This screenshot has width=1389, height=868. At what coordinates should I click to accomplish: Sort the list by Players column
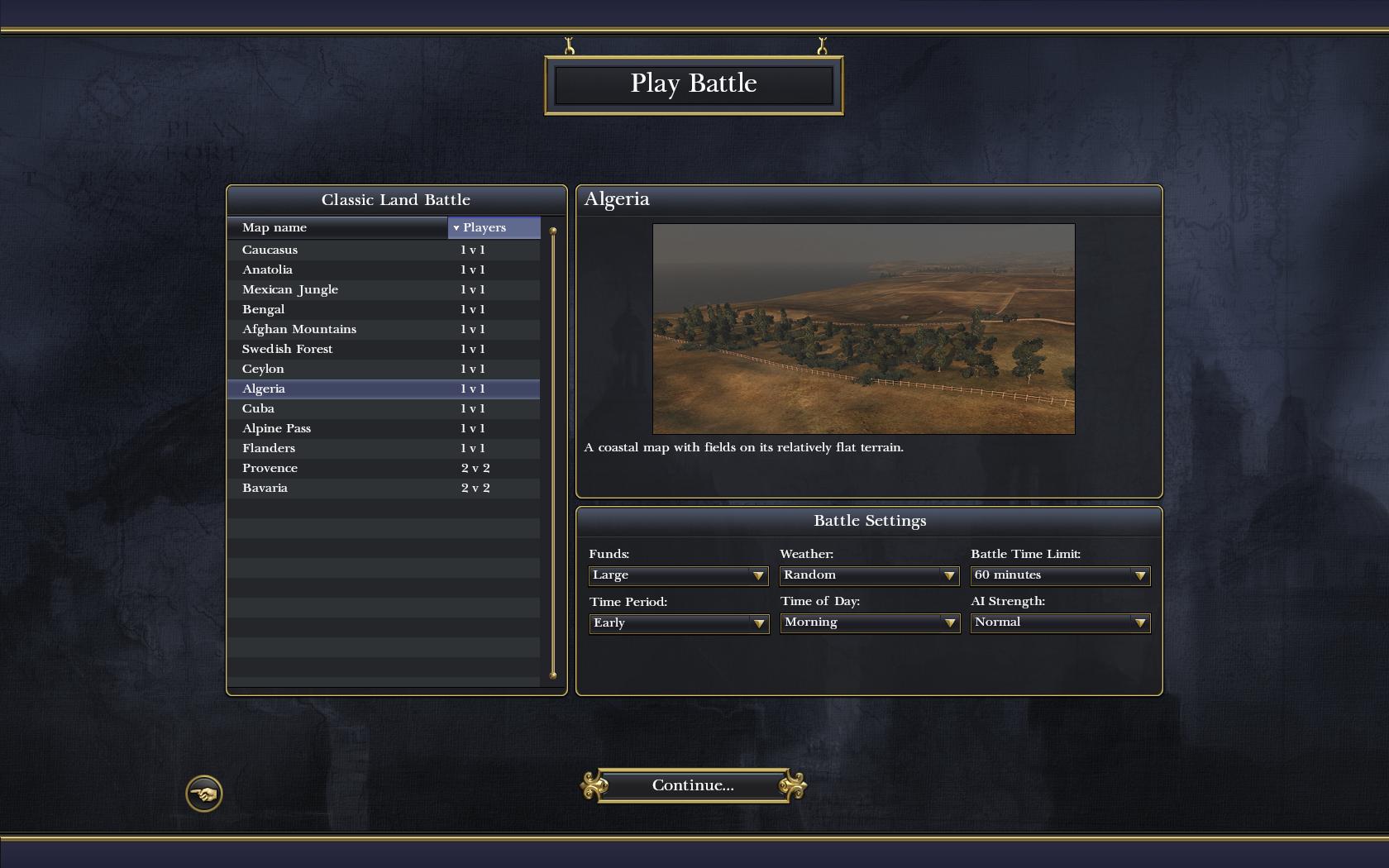click(494, 227)
